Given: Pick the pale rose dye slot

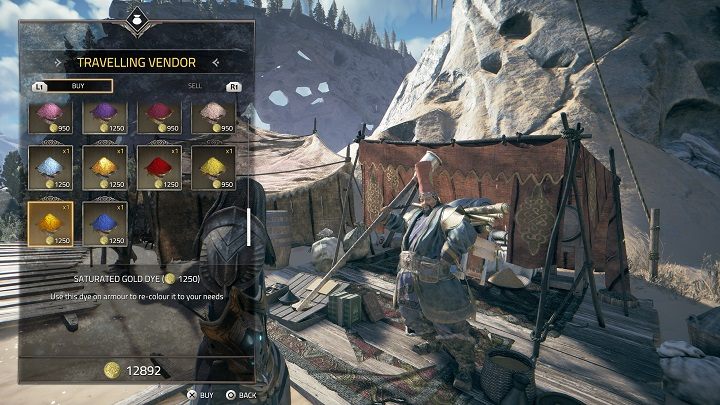Looking at the screenshot, I should pos(213,116).
